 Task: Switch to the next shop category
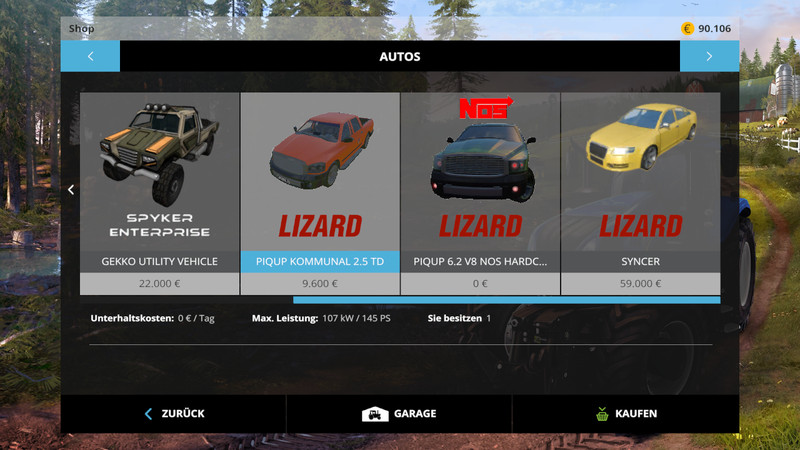point(709,56)
